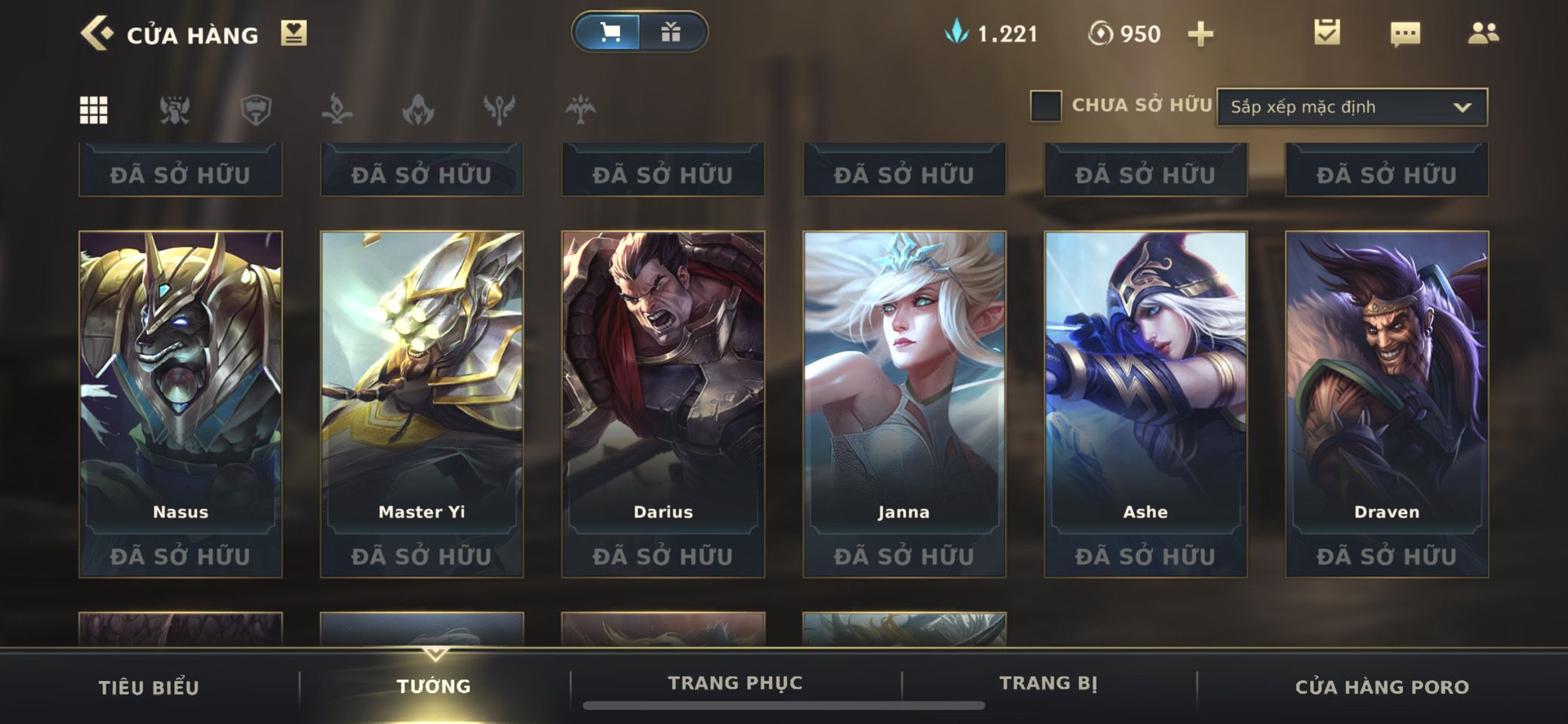Image resolution: width=1568 pixels, height=724 pixels.
Task: Open the chat speech bubble
Action: coord(1405,34)
